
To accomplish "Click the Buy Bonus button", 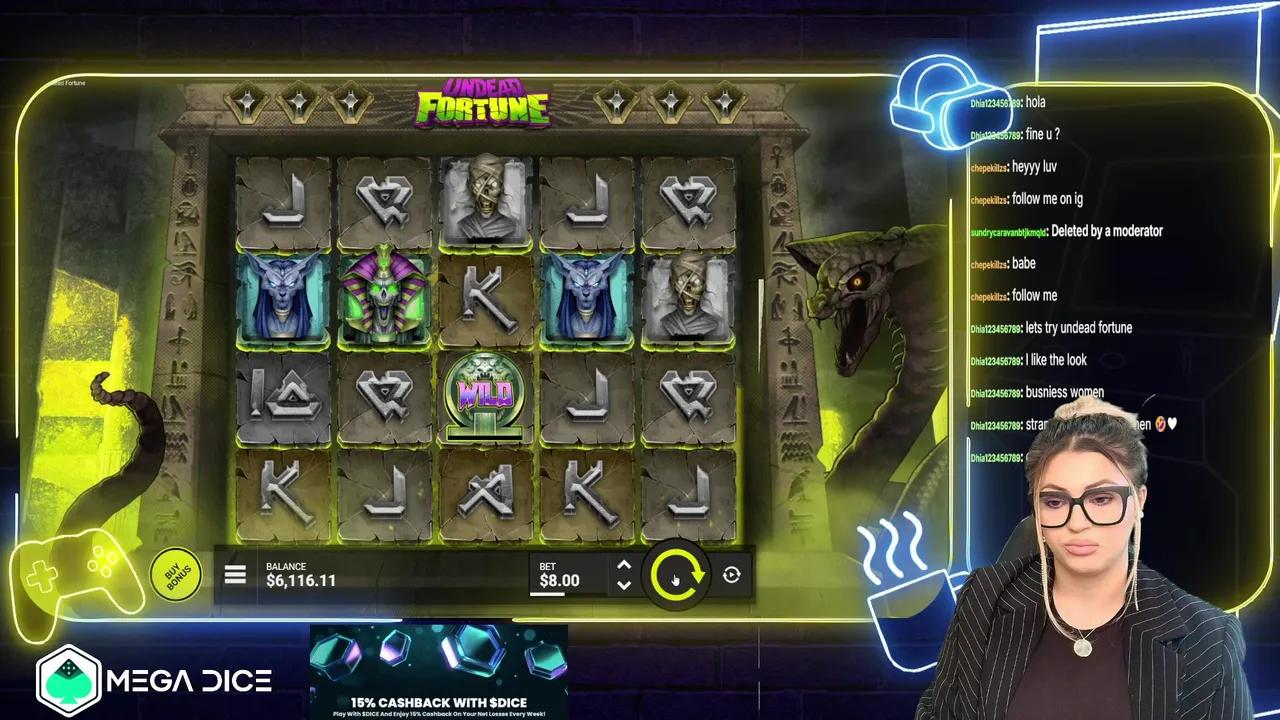I will 177,575.
